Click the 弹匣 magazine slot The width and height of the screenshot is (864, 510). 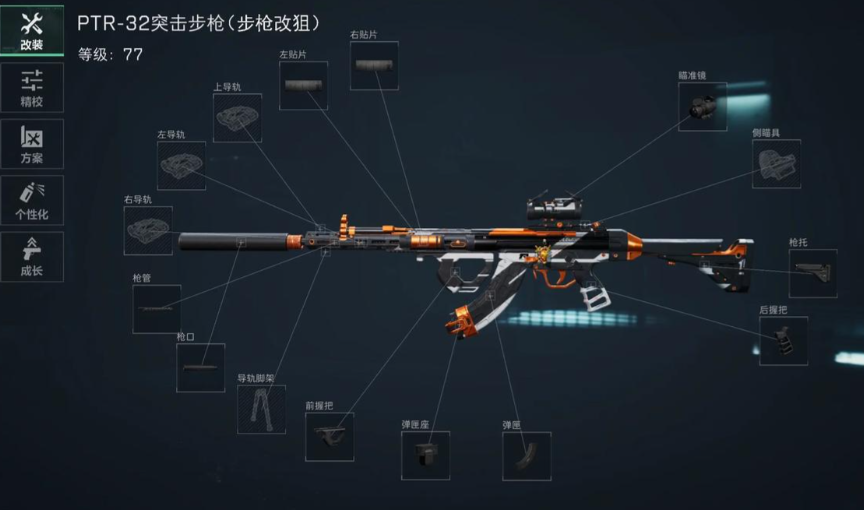pos(526,456)
